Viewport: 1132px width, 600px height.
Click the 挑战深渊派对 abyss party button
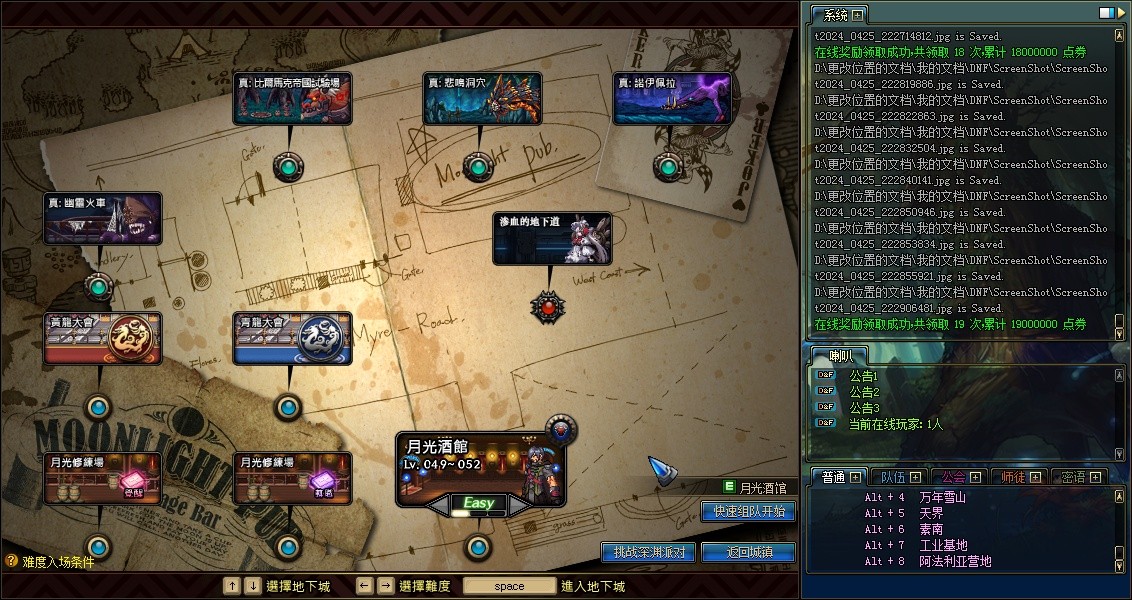tap(649, 552)
